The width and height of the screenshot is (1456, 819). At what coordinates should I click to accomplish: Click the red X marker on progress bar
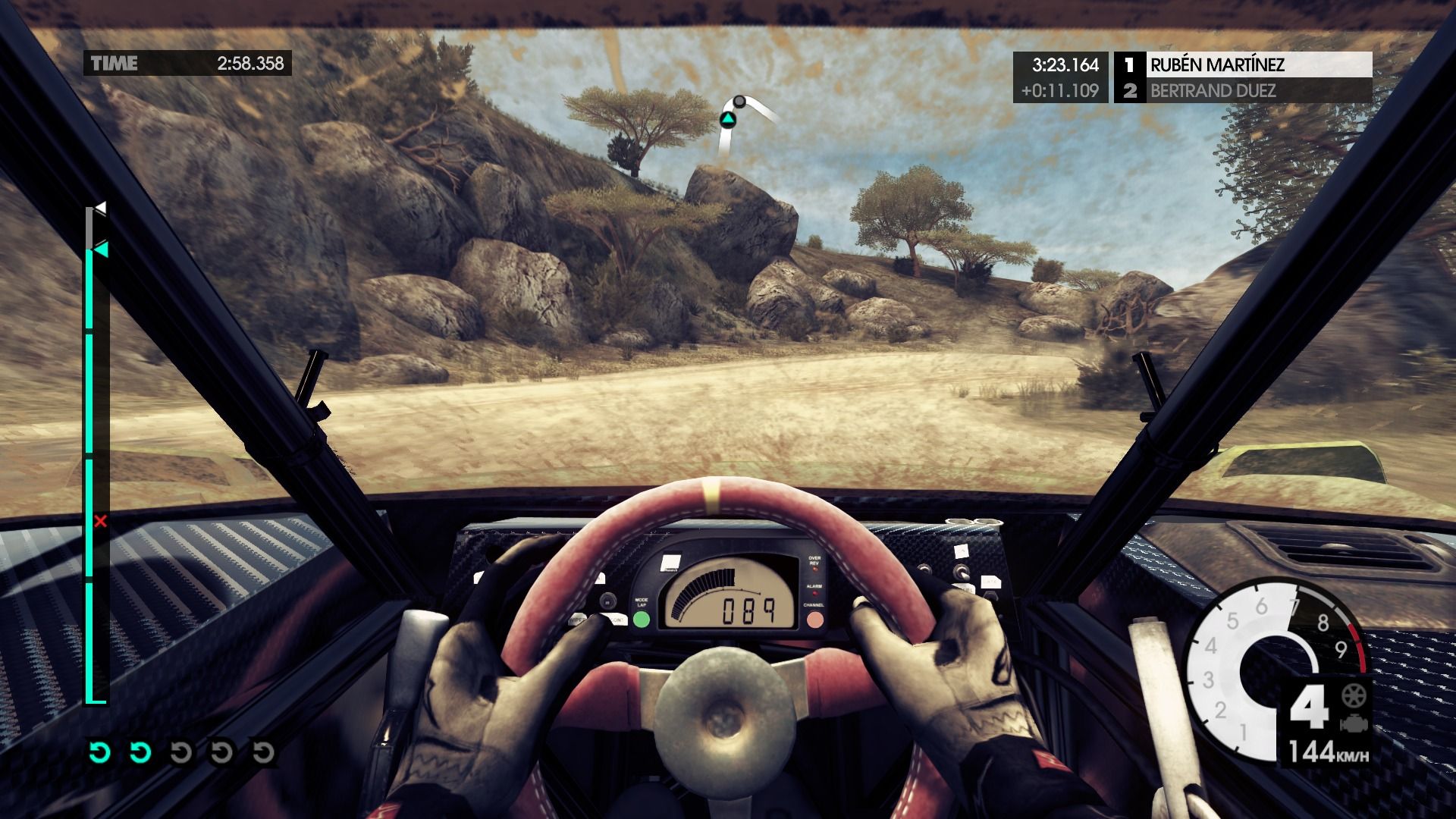tap(100, 521)
